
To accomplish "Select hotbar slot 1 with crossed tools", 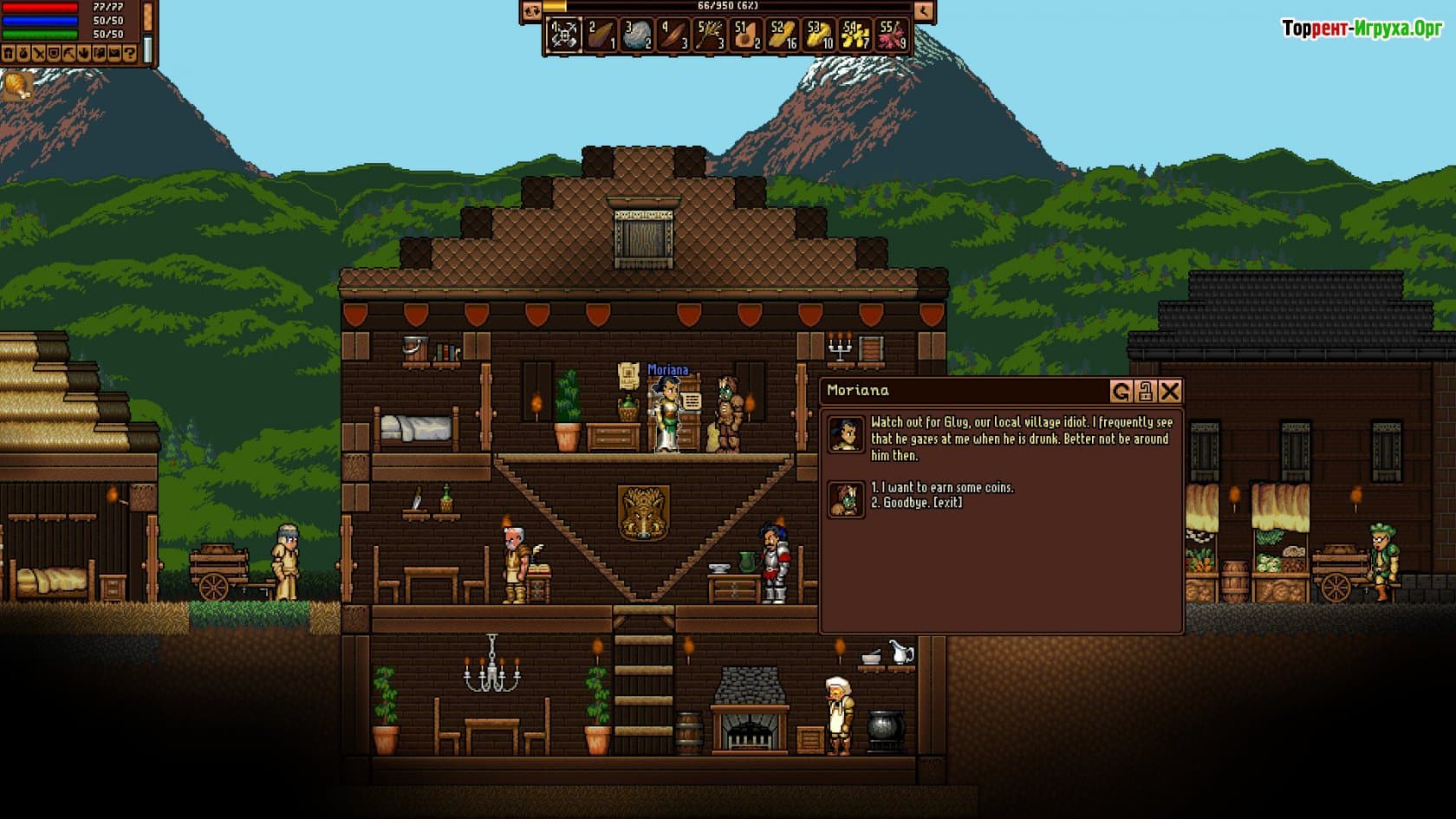I will pyautogui.click(x=564, y=36).
